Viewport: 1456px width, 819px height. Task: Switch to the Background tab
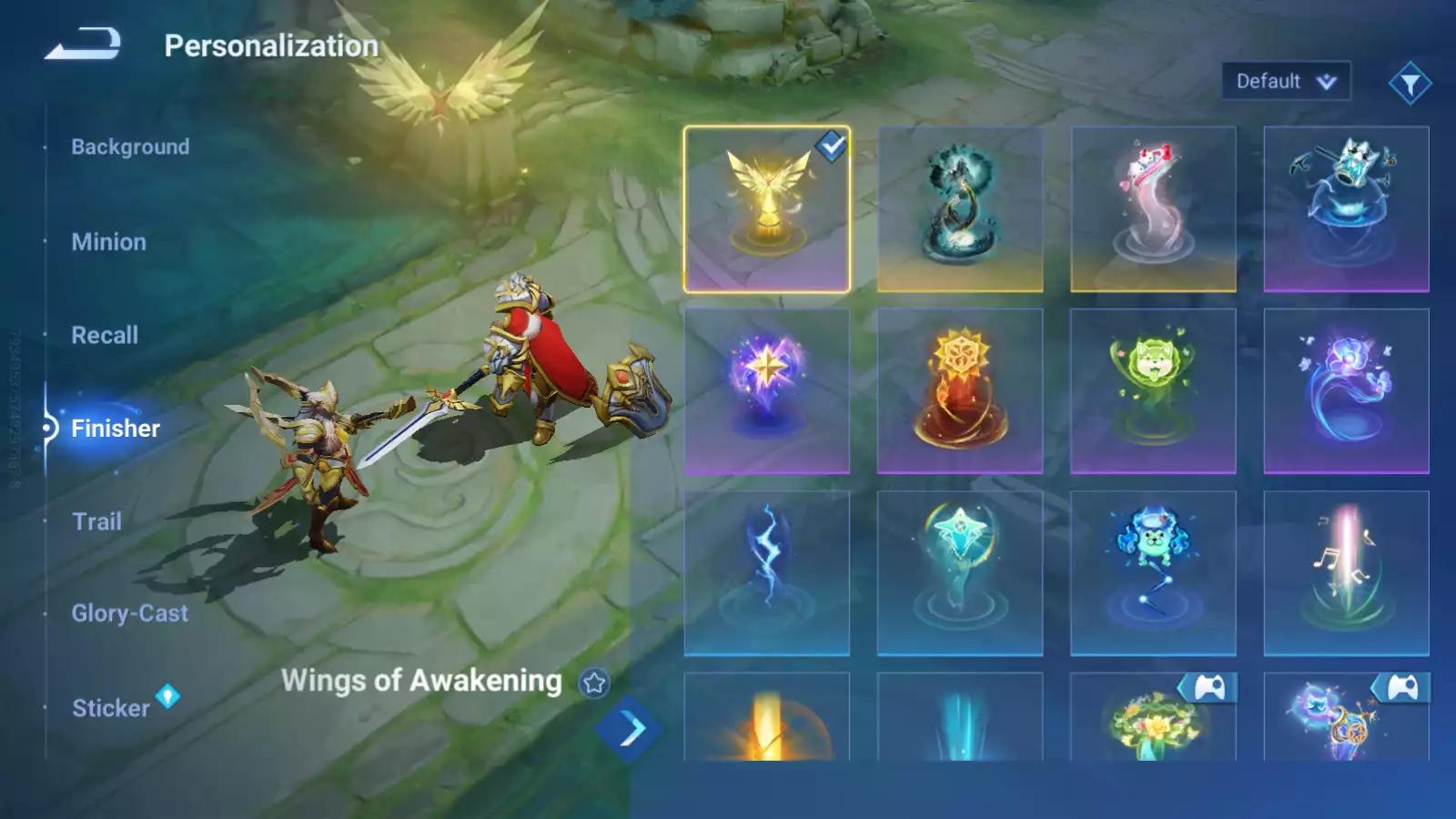[130, 147]
